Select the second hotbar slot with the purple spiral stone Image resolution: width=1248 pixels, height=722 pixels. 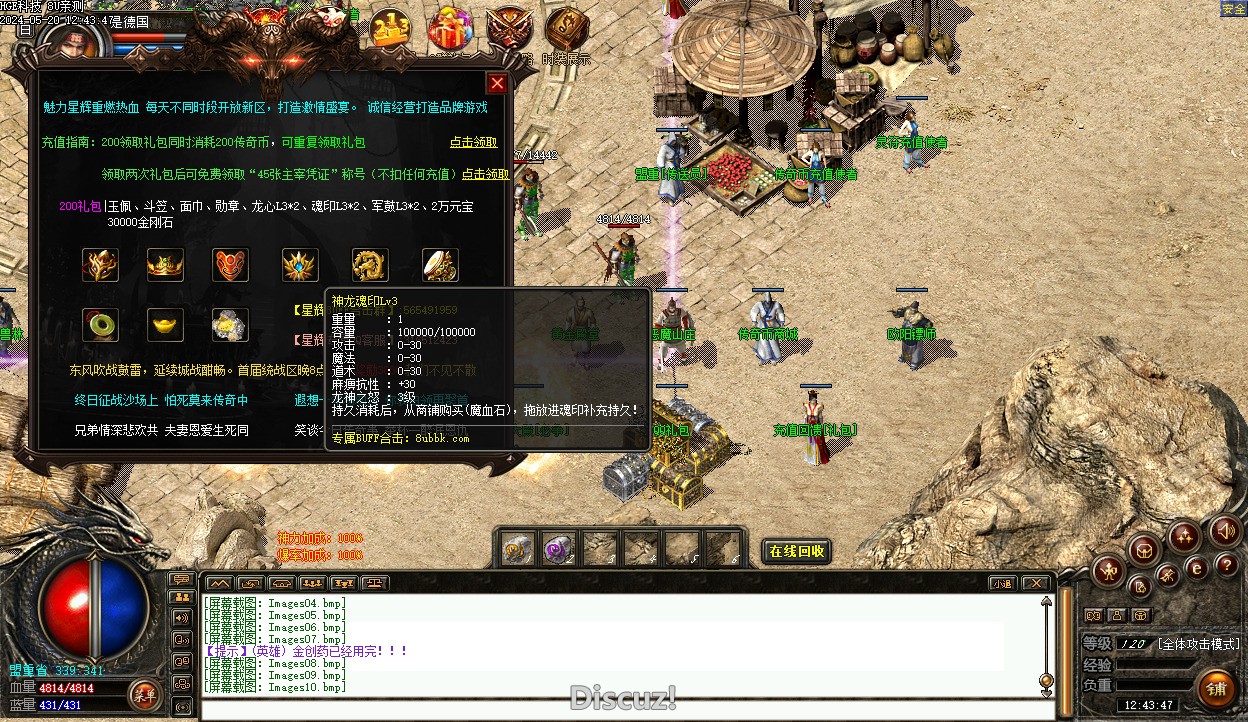click(x=558, y=548)
